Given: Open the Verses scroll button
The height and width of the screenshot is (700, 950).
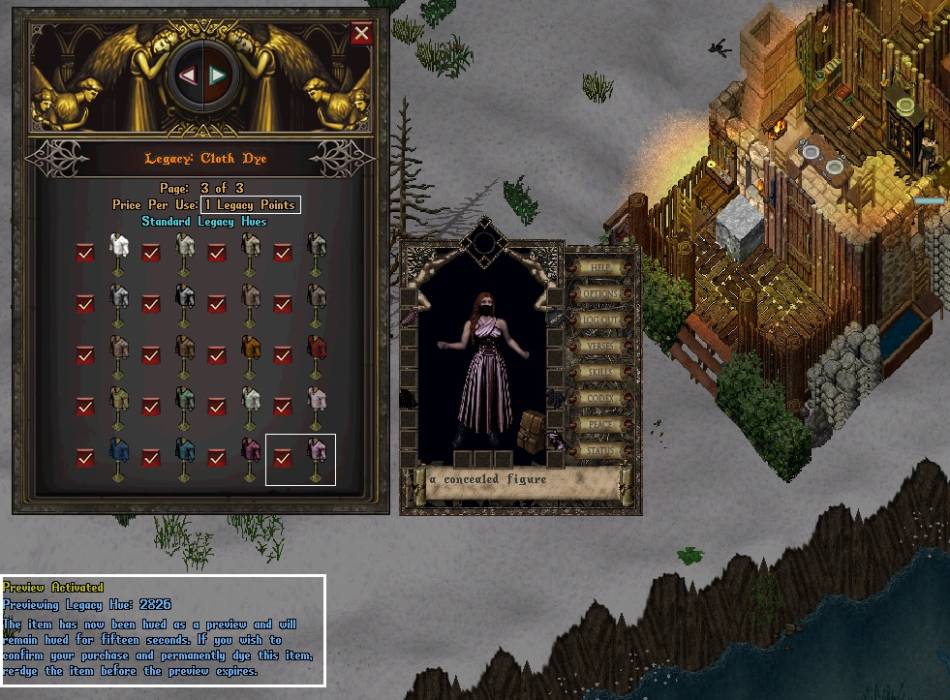Looking at the screenshot, I should pos(601,346).
